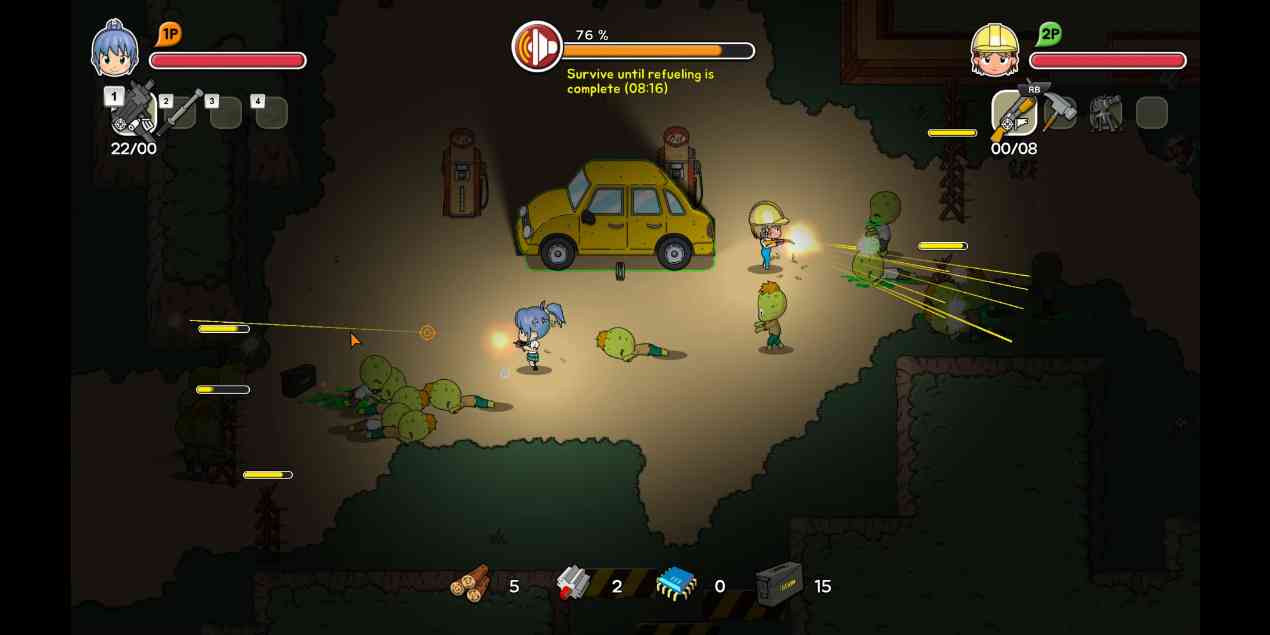Click the blue microchip resource icon
The width and height of the screenshot is (1270, 635).
pos(676,584)
